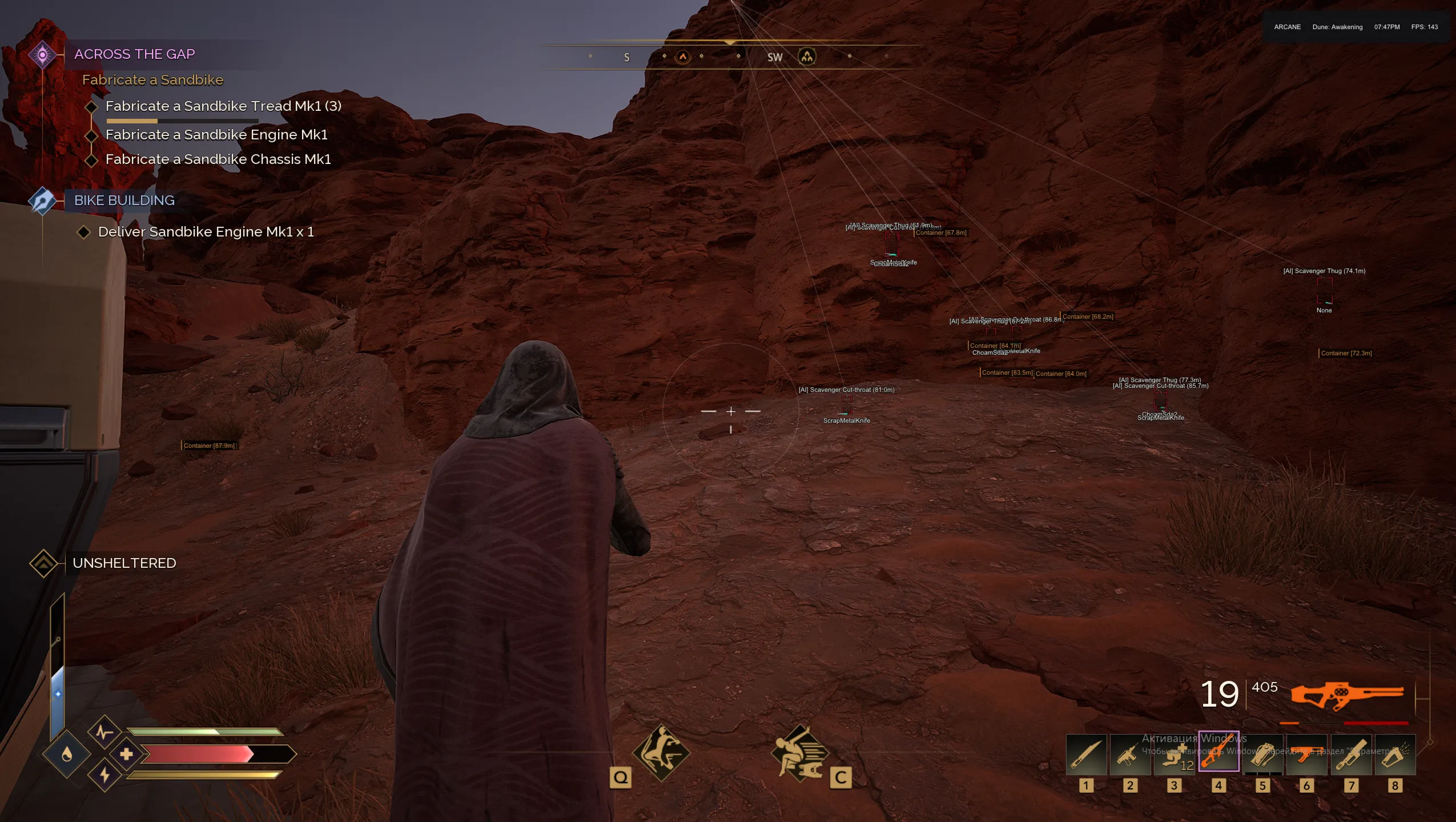Image resolution: width=1456 pixels, height=822 pixels.
Task: Click the SW marker on the compass
Action: 774,57
